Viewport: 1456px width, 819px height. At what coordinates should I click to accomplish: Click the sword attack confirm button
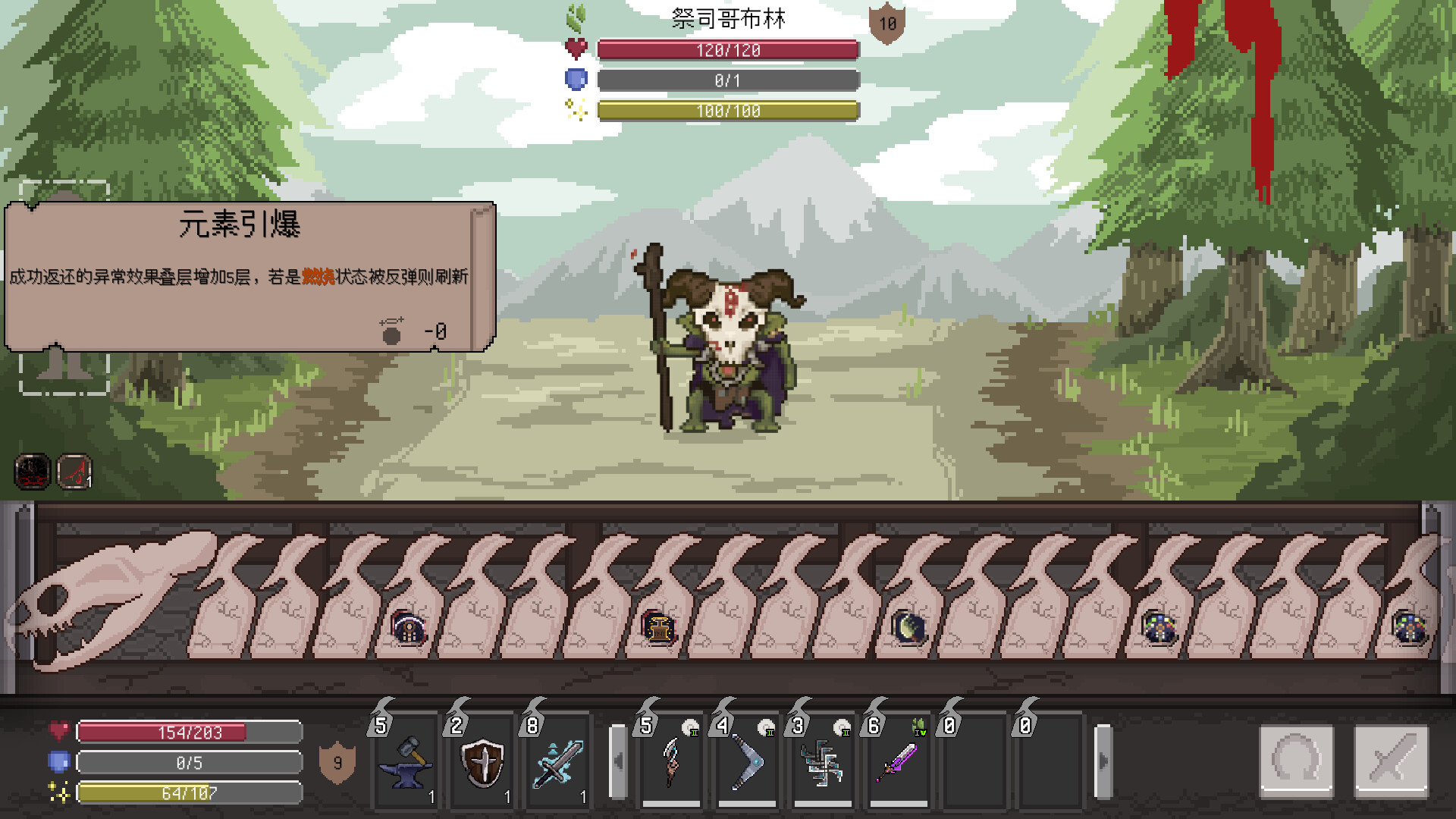pos(1392,760)
